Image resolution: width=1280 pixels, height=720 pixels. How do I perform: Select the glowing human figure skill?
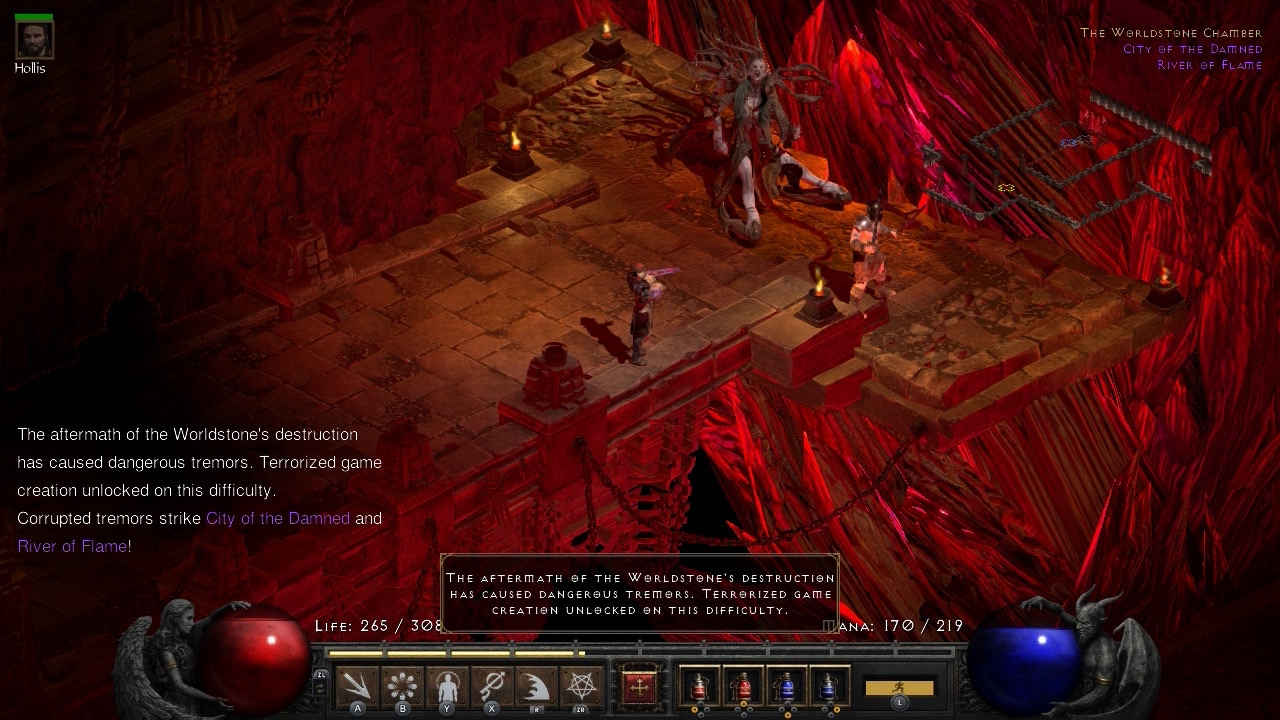tap(447, 686)
